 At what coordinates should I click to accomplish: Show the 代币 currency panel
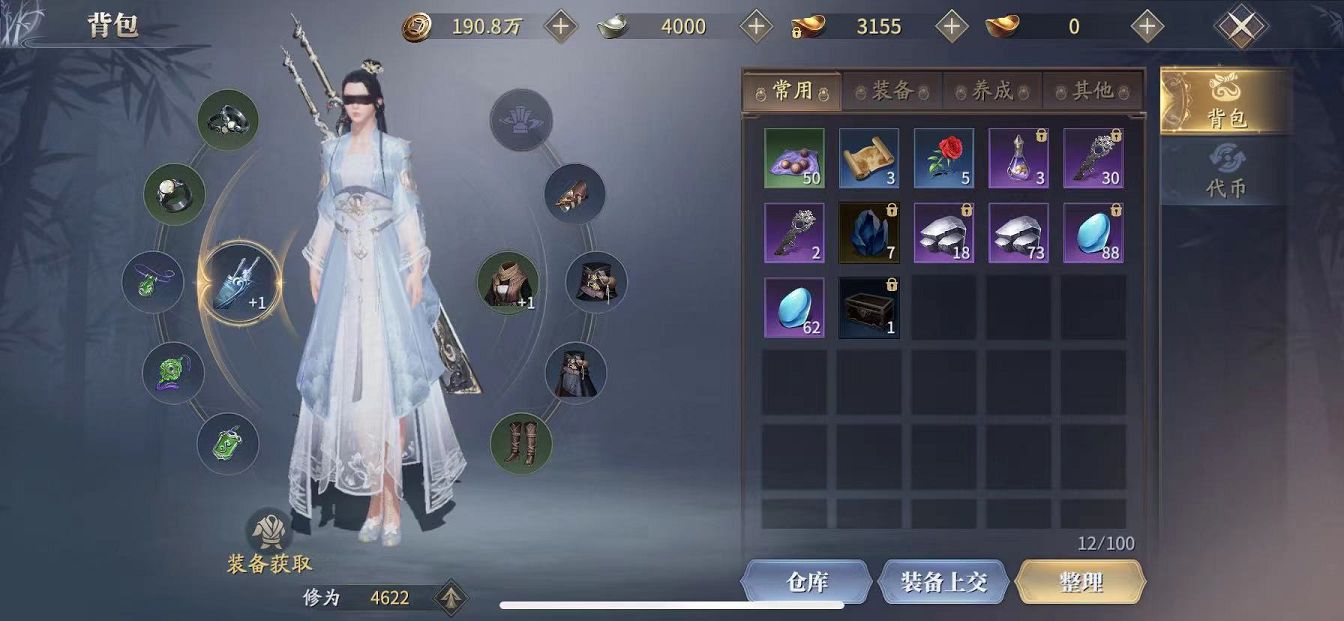pos(1226,172)
